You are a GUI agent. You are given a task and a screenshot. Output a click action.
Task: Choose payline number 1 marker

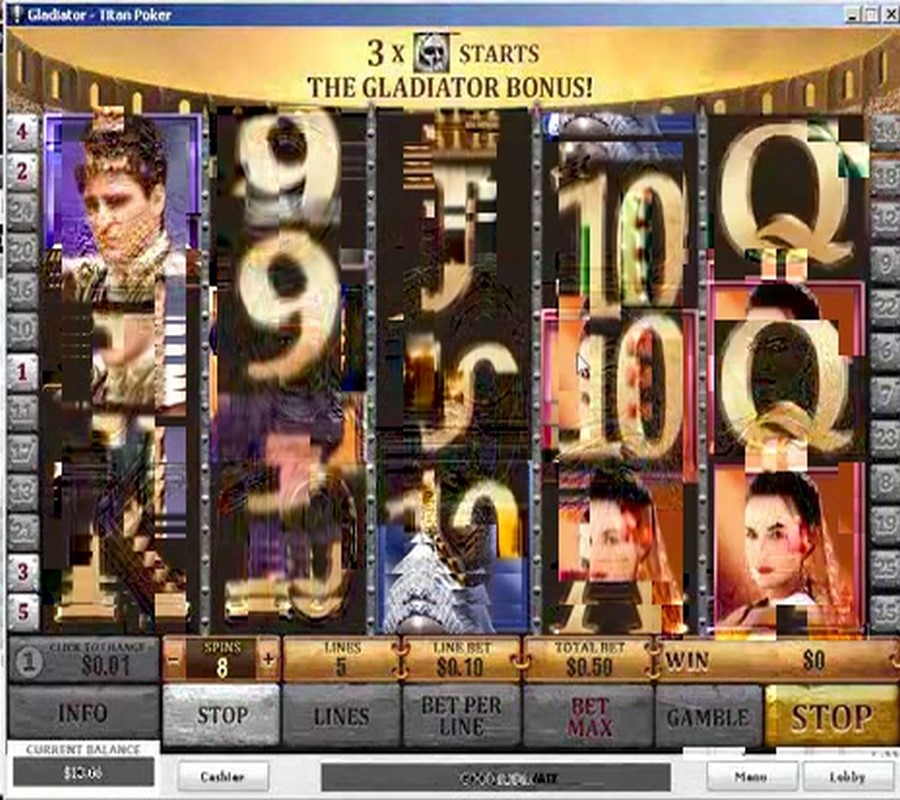[x=22, y=371]
